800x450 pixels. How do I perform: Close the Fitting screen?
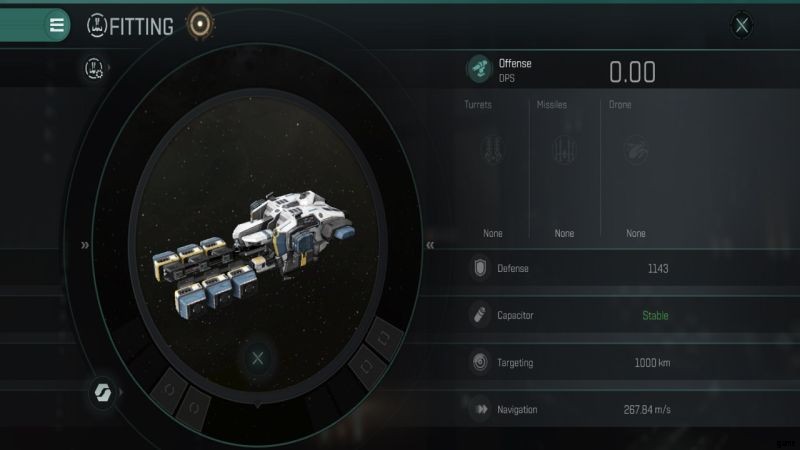[741, 26]
